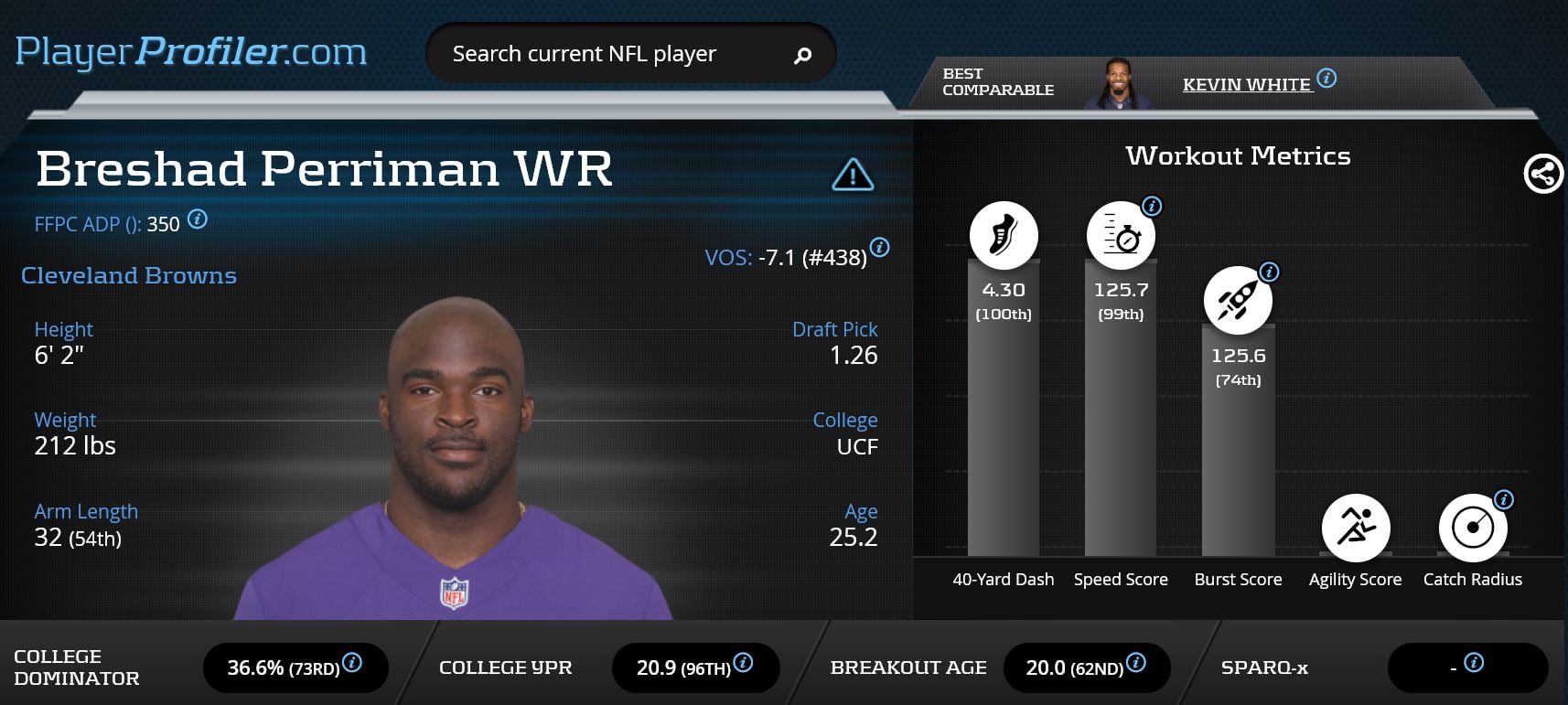Show the College YPR info tooltip

coord(743,663)
